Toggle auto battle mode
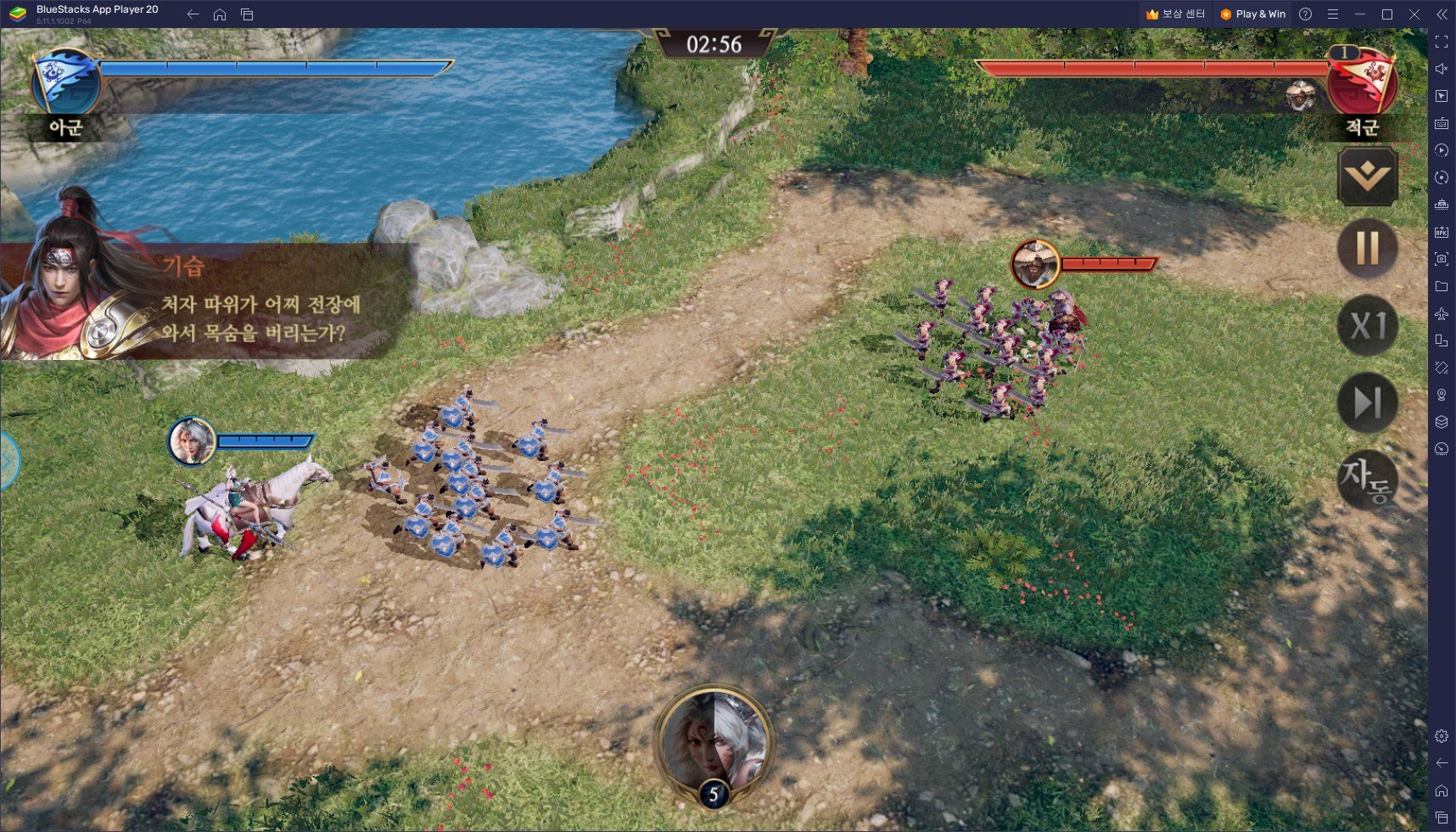This screenshot has width=1456, height=832. tap(1367, 480)
